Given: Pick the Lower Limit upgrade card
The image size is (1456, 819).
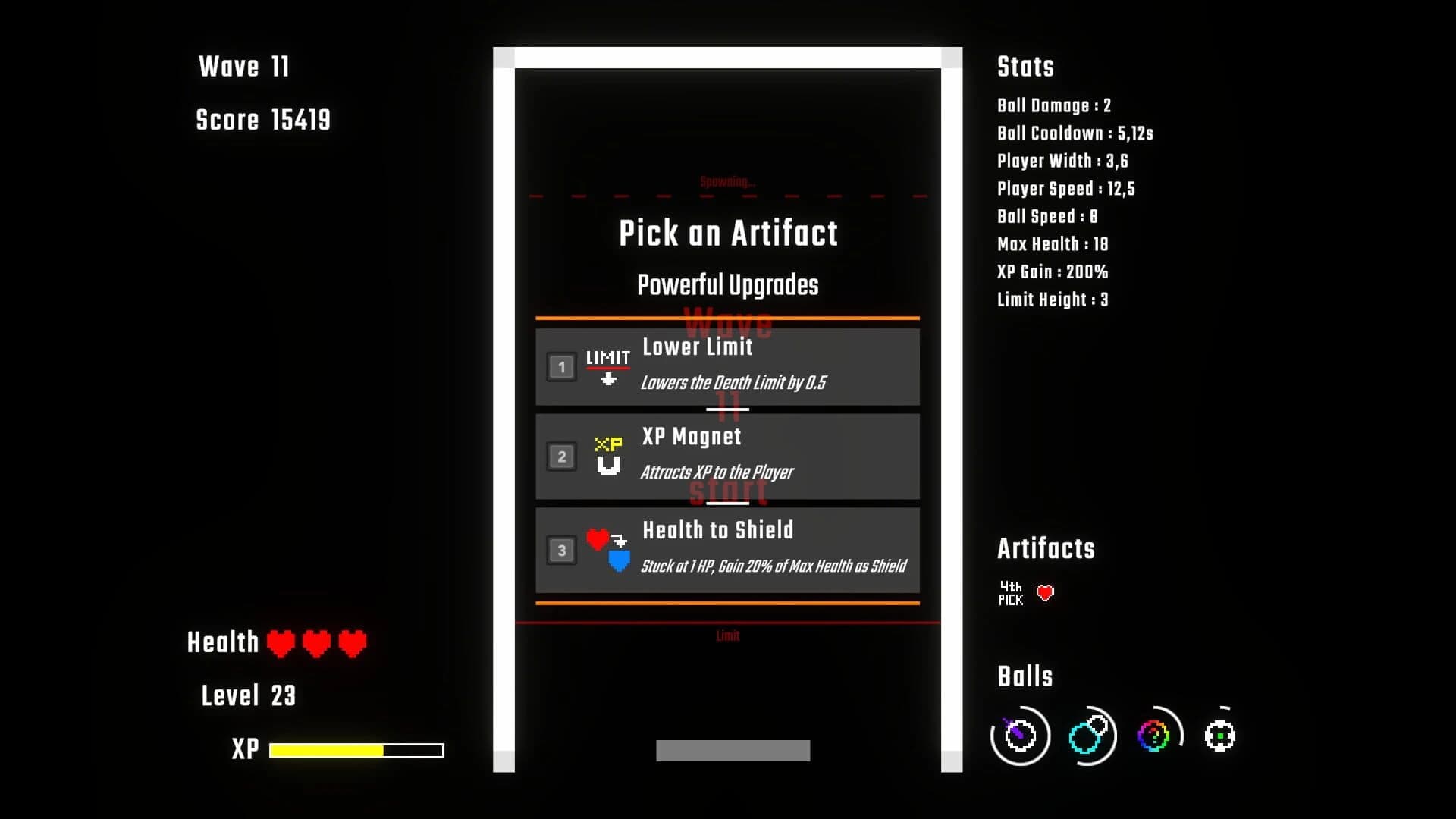Looking at the screenshot, I should pyautogui.click(x=728, y=366).
